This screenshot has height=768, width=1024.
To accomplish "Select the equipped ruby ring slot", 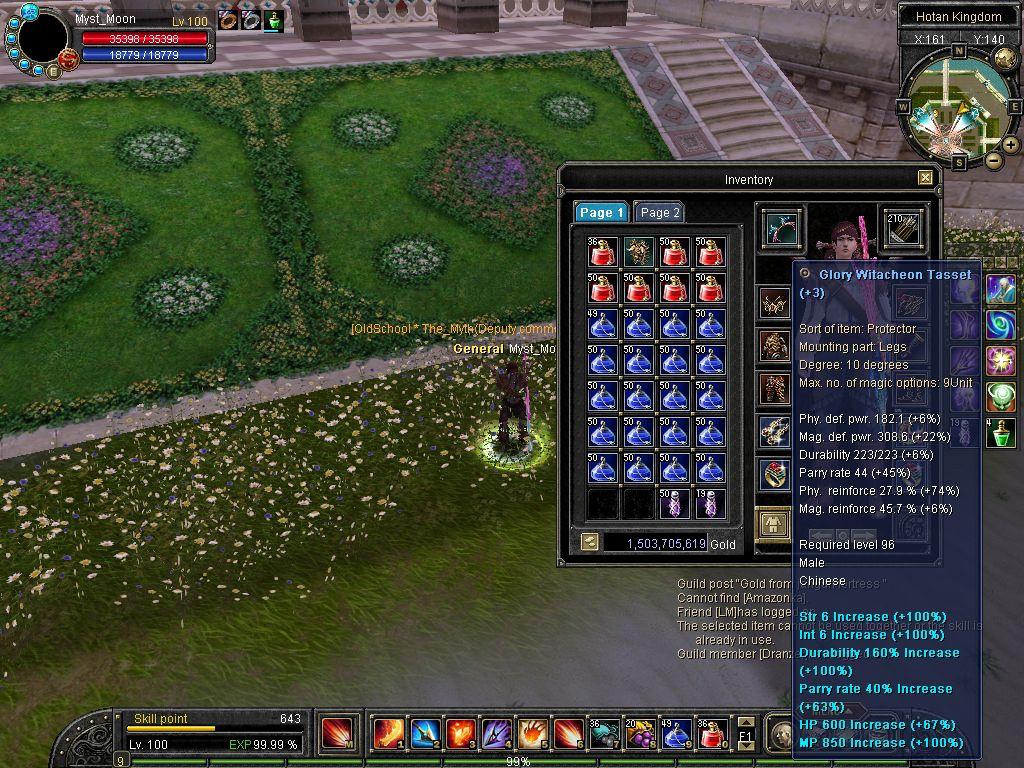I will [773, 473].
